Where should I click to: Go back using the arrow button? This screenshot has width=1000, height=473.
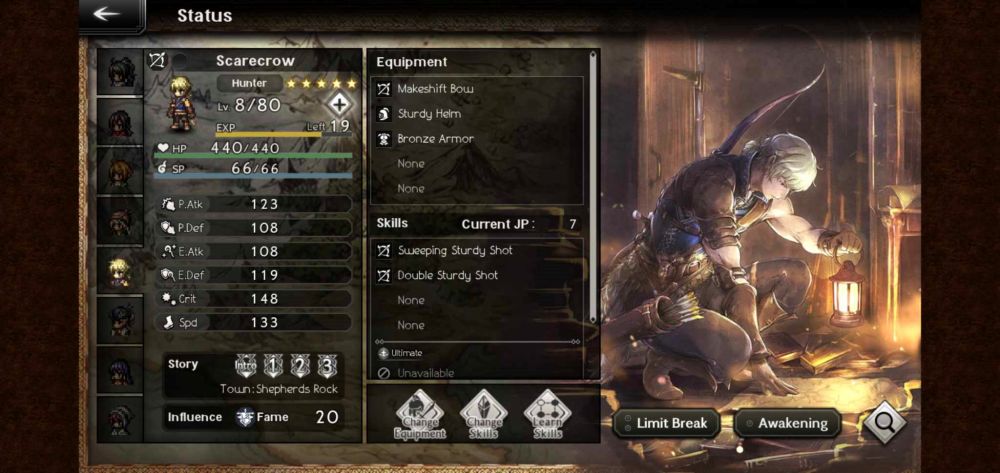tap(107, 14)
